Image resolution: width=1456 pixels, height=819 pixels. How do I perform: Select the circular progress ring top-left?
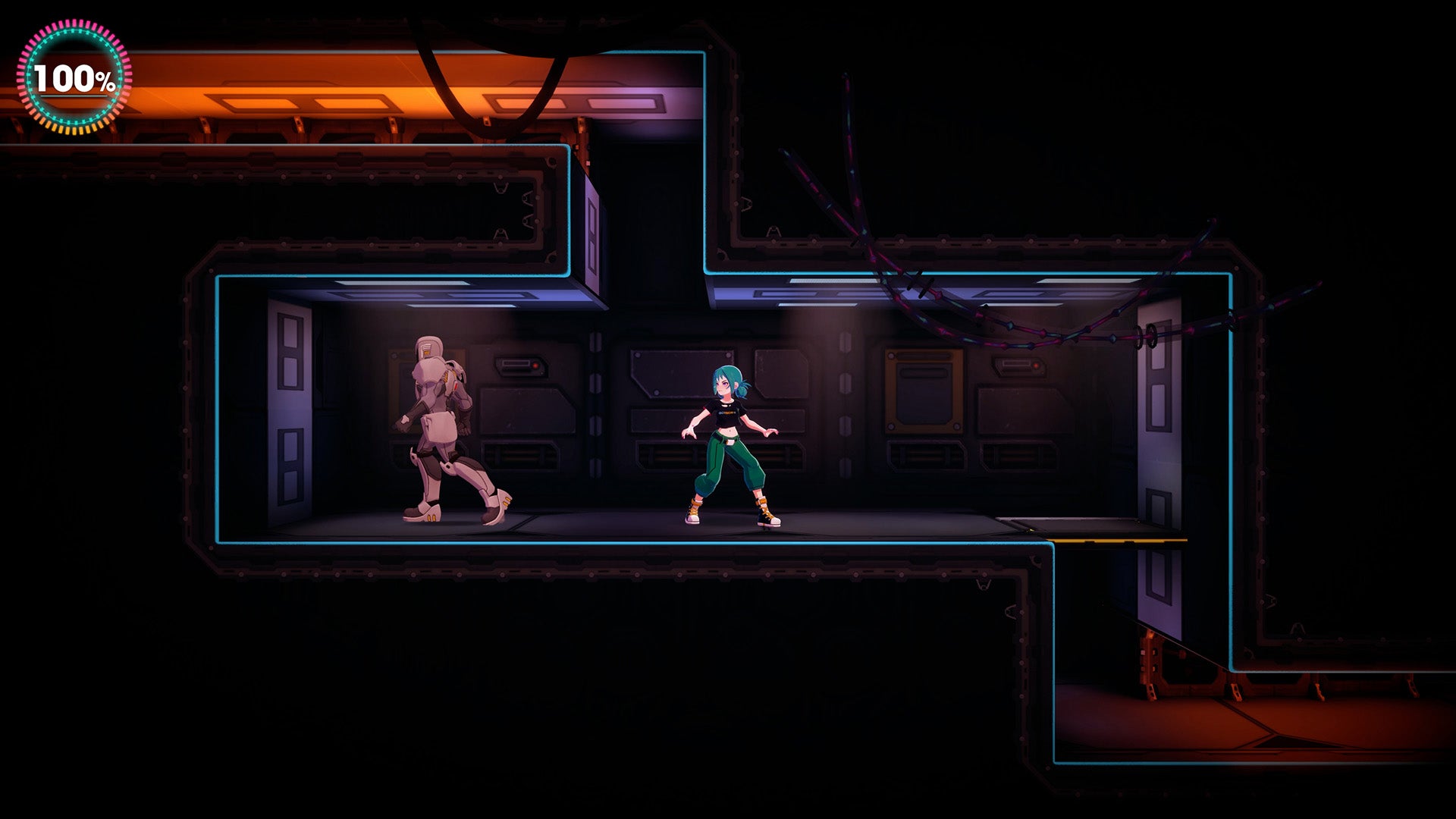click(x=72, y=77)
